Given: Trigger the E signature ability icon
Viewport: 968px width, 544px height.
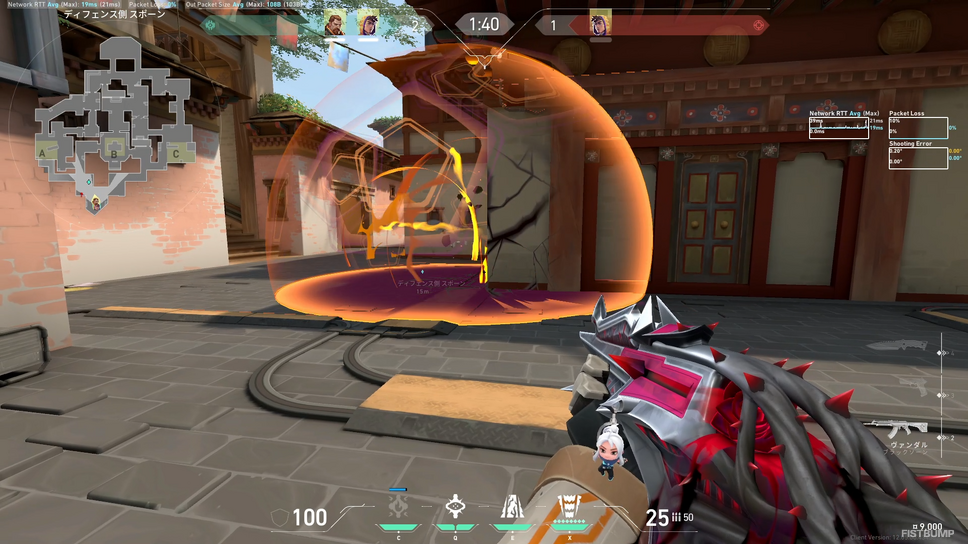Looking at the screenshot, I should 511,507.
